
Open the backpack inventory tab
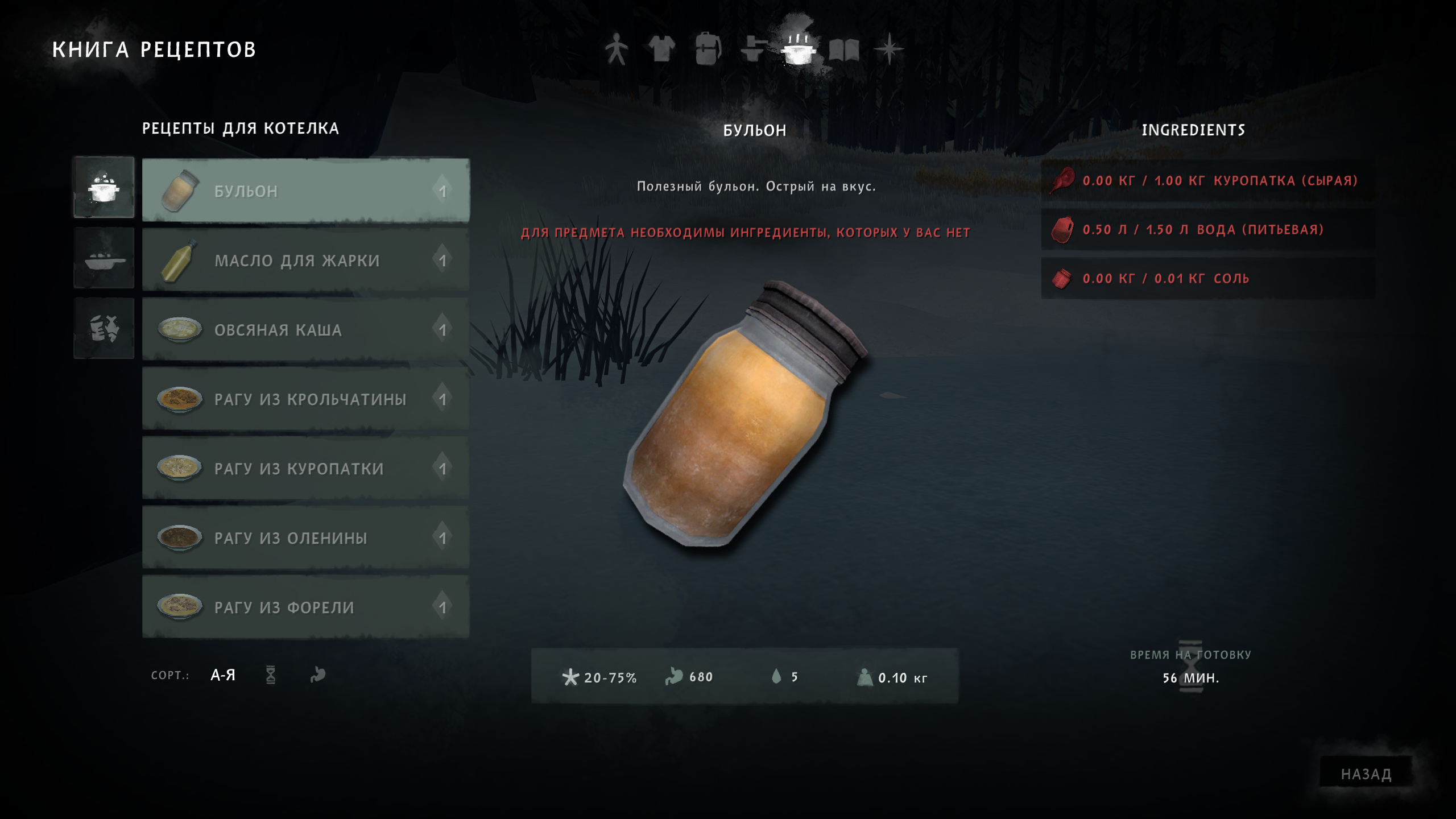tap(708, 49)
